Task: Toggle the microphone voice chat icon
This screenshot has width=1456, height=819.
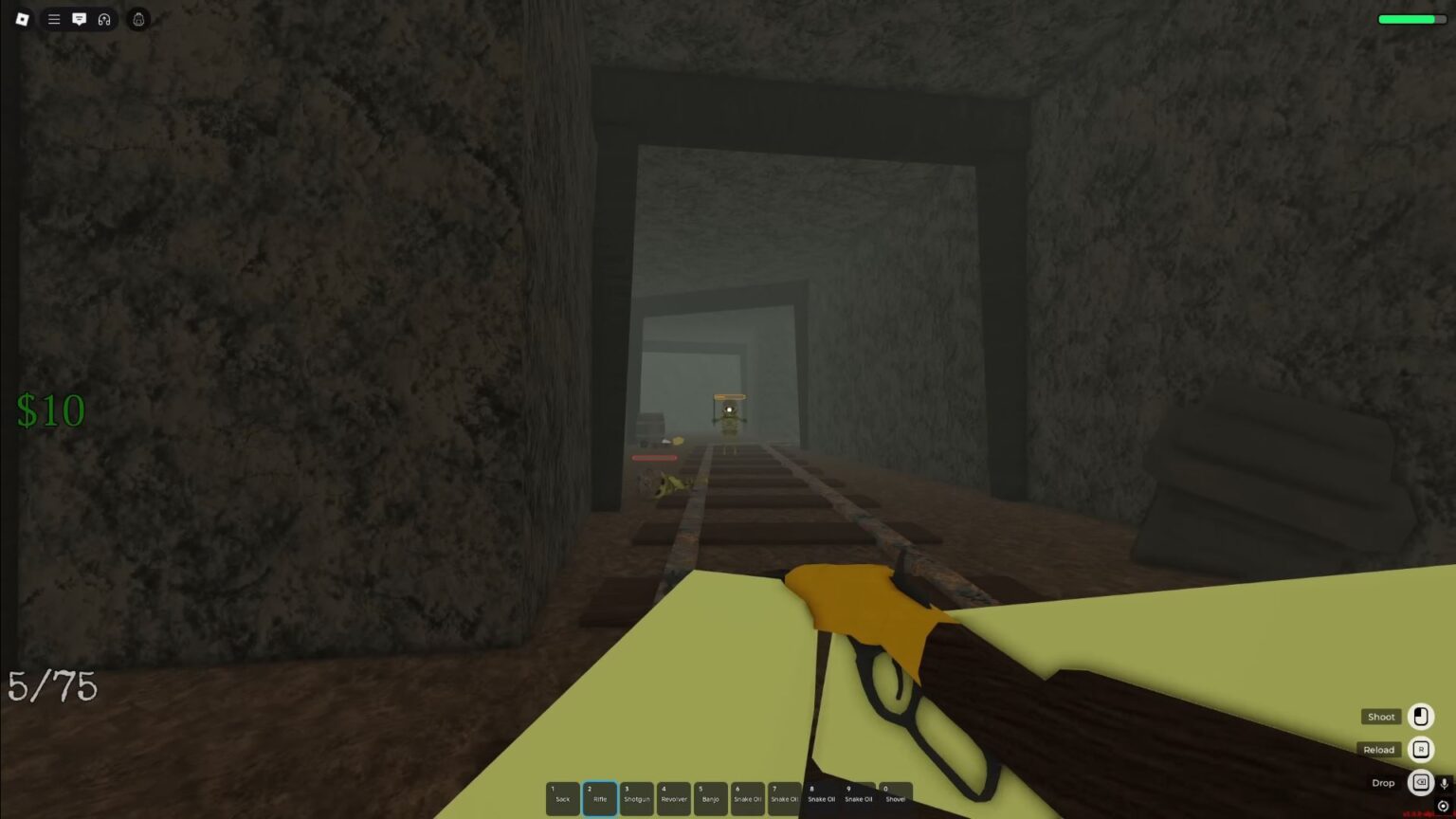Action: click(x=1445, y=783)
